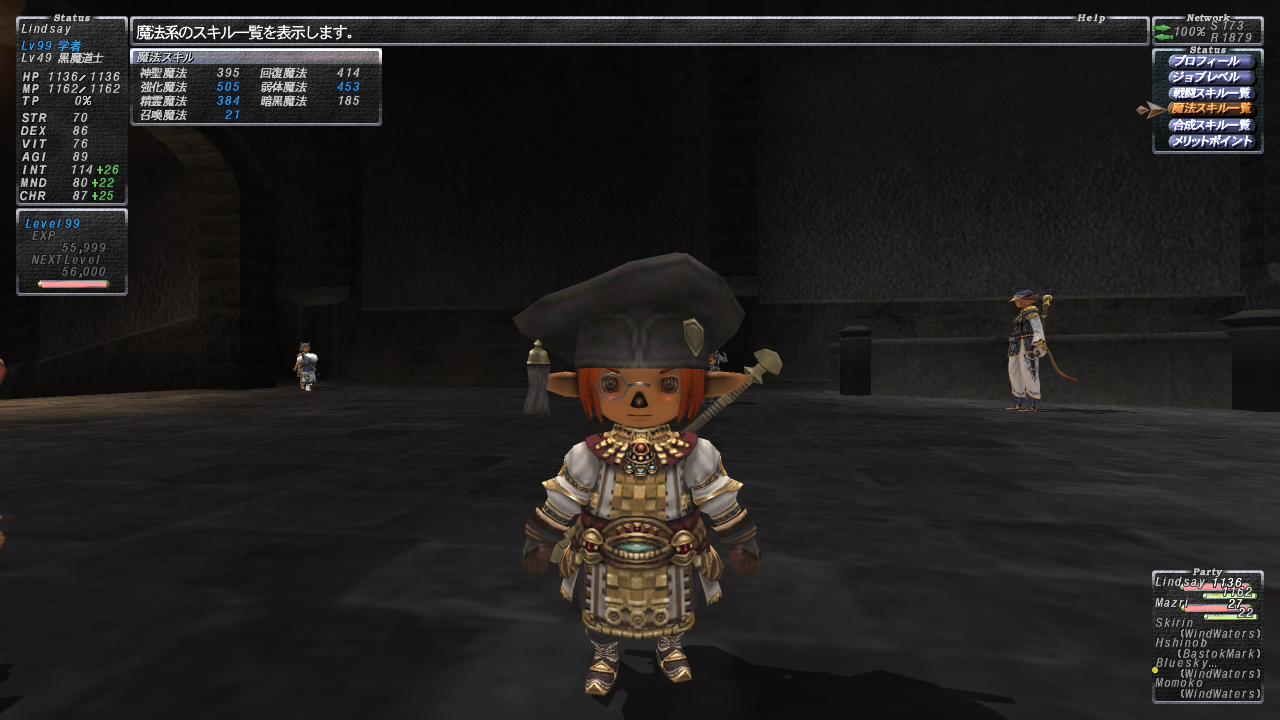Select ジョブレベル in the Status menu

(x=1210, y=77)
